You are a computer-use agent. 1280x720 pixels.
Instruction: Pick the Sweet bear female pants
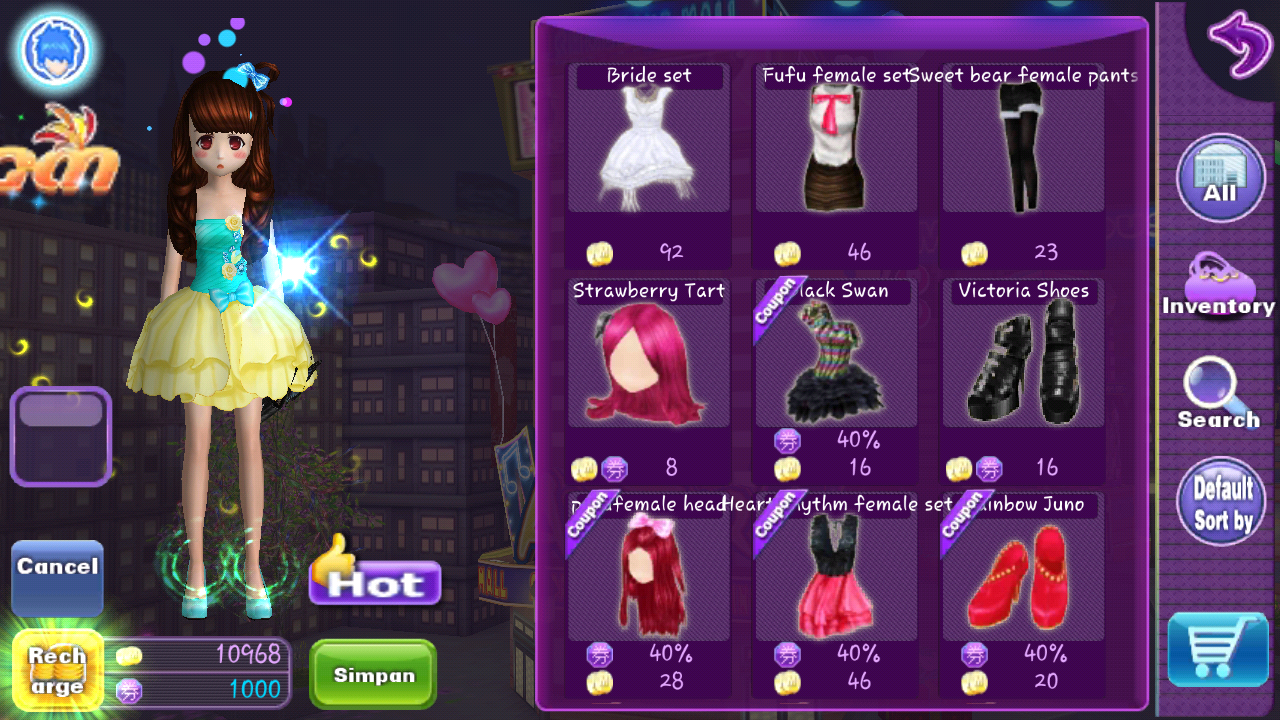pos(1023,146)
